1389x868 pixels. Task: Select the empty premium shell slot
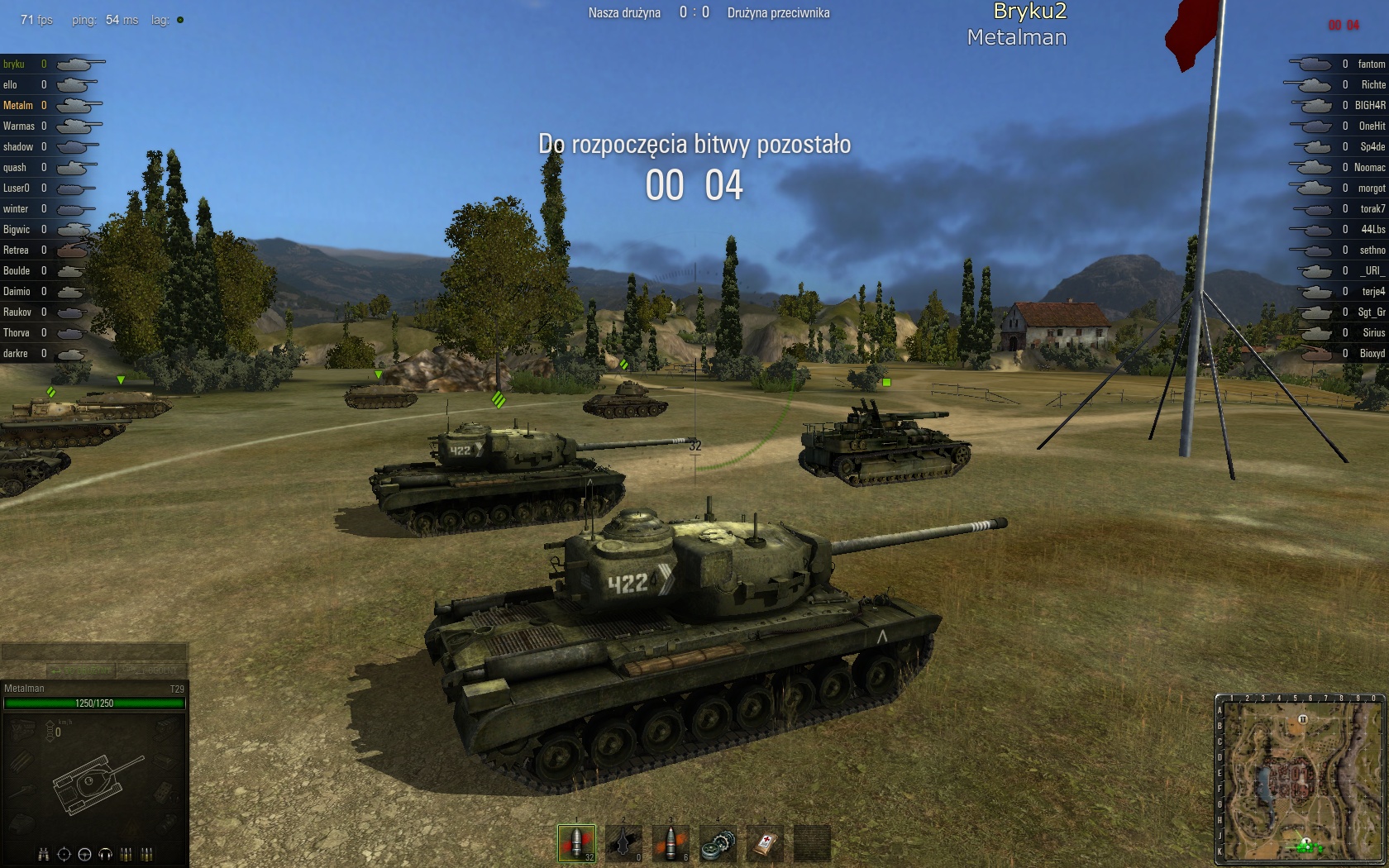(x=623, y=843)
